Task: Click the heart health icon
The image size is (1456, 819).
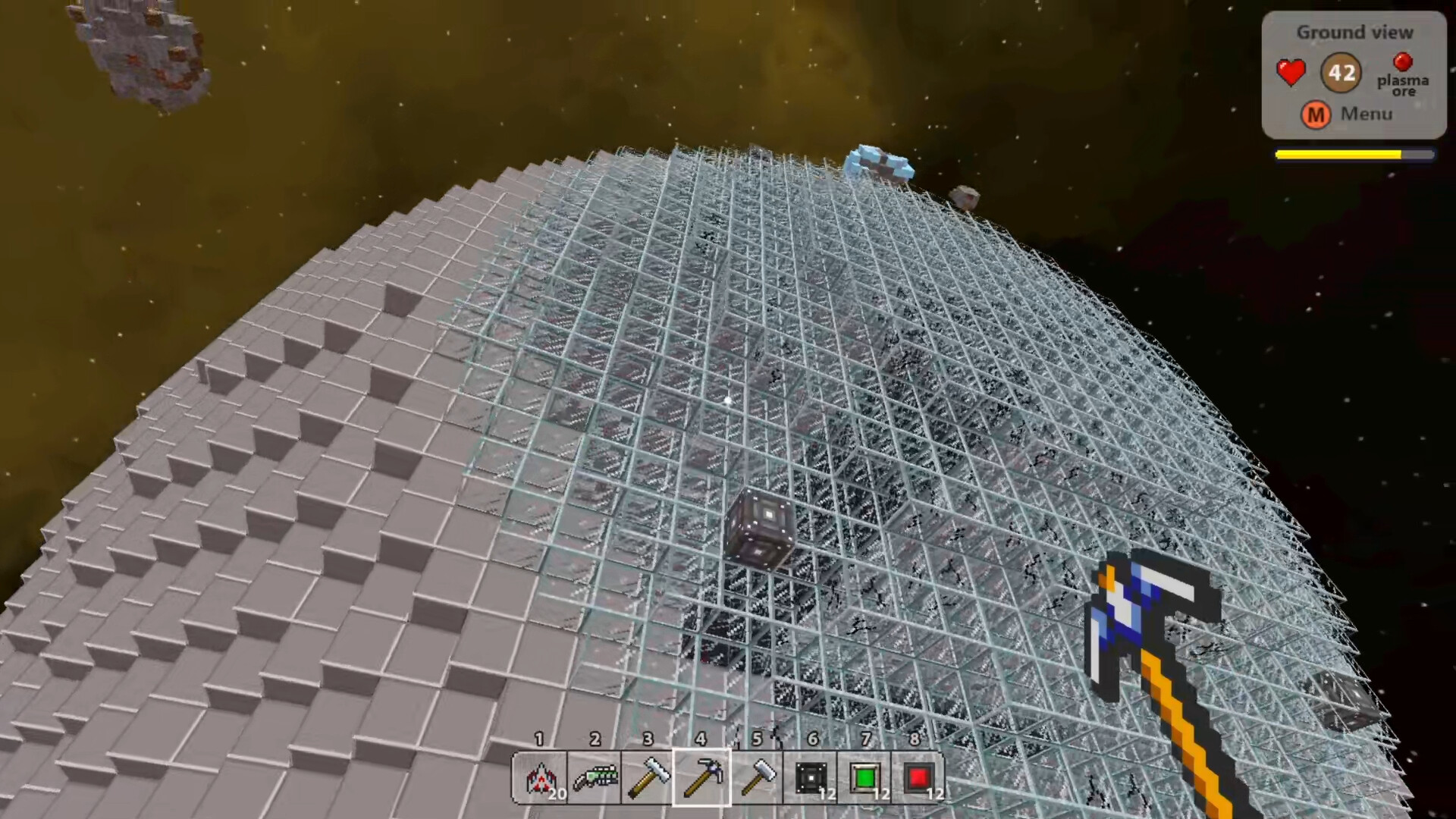Action: click(x=1291, y=72)
